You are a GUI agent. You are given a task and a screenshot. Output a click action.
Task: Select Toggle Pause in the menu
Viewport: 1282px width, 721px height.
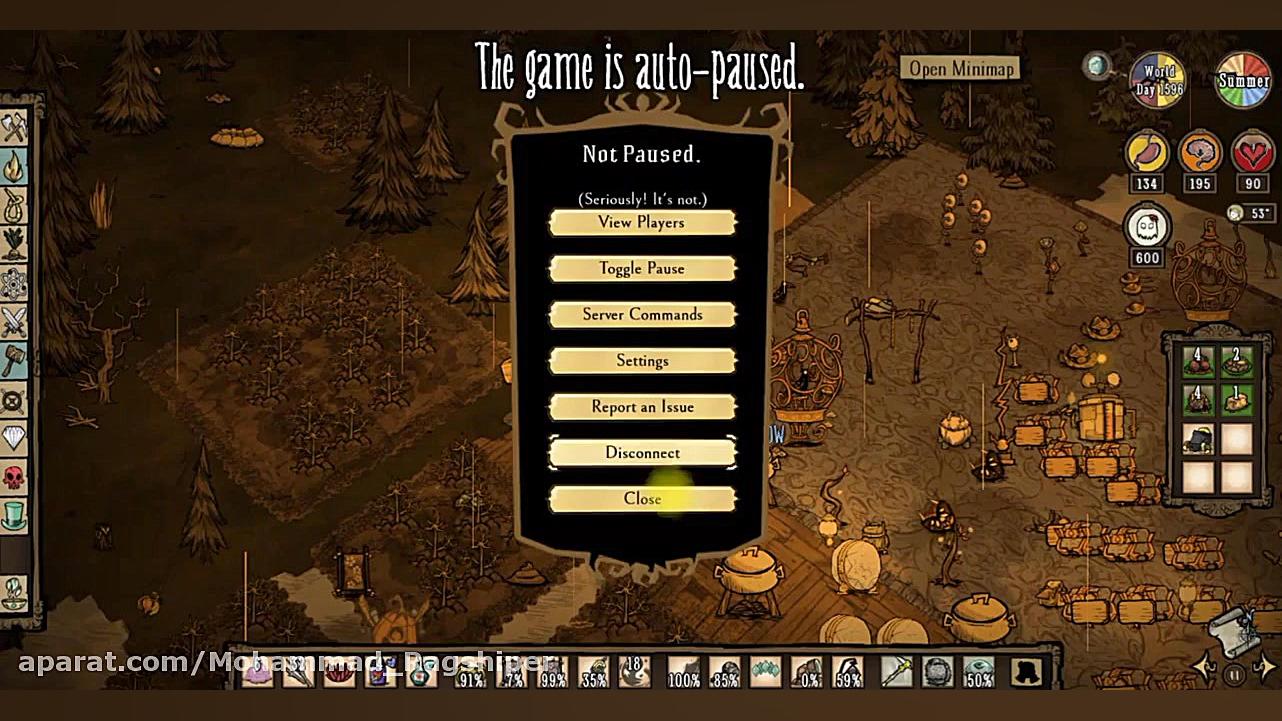coord(642,269)
